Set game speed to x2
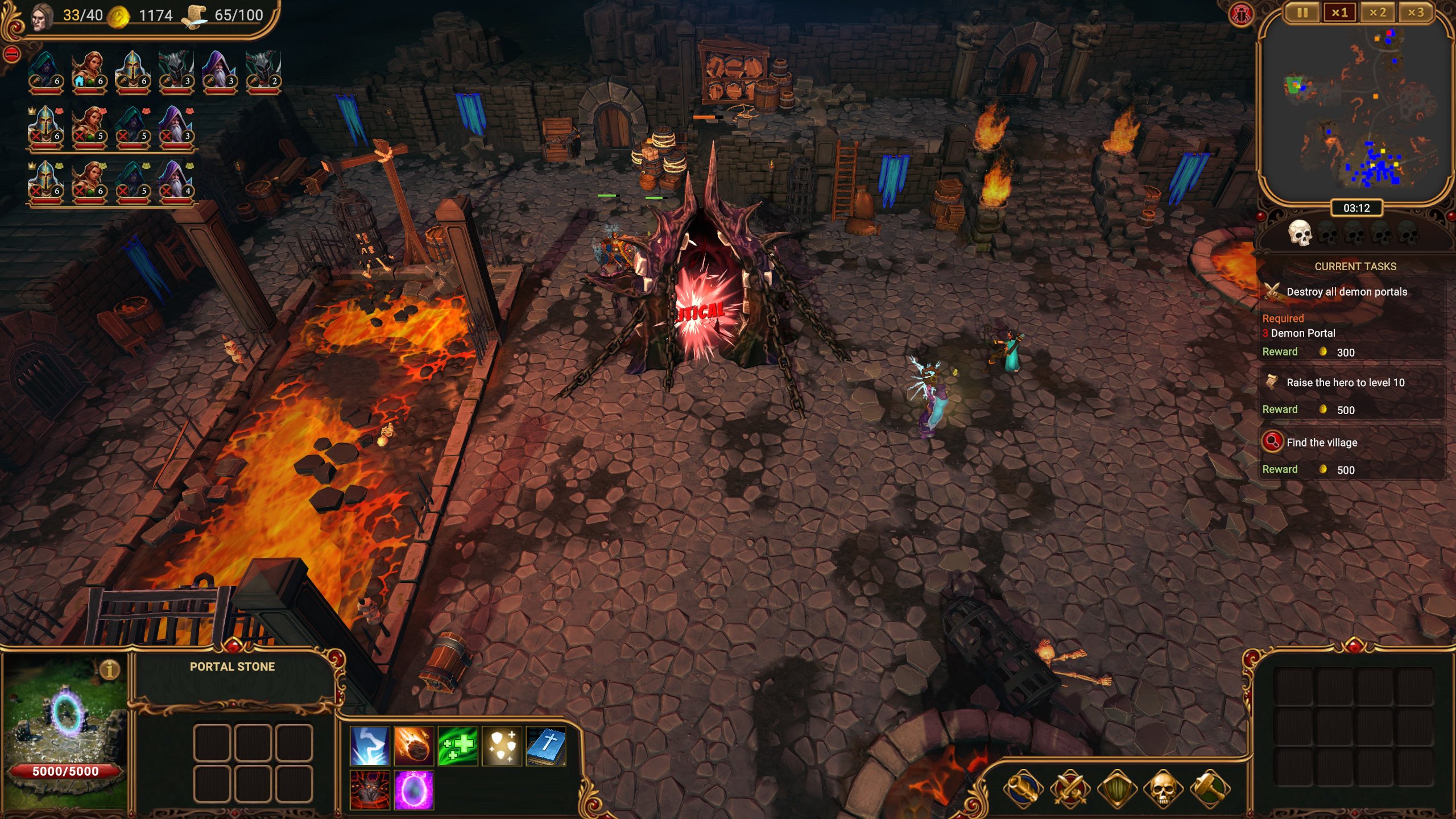Viewport: 1456px width, 819px height. click(1378, 13)
